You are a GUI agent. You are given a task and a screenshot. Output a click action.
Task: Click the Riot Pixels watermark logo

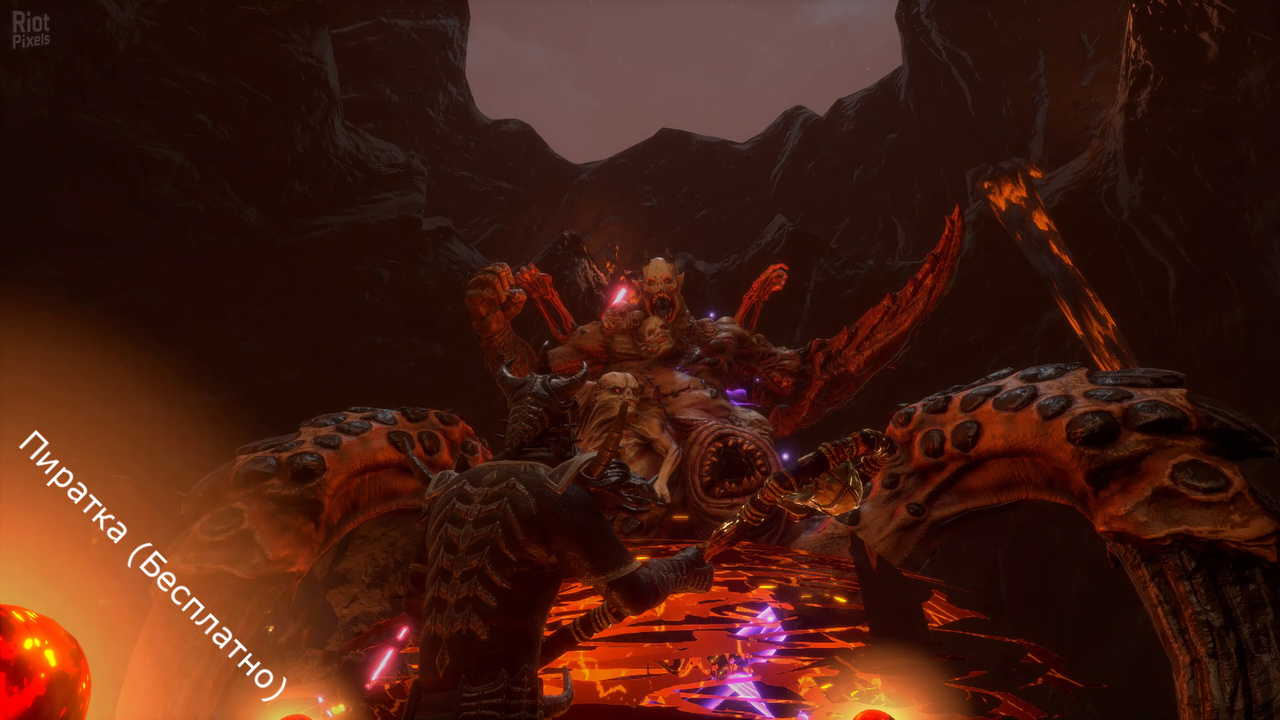tap(30, 30)
